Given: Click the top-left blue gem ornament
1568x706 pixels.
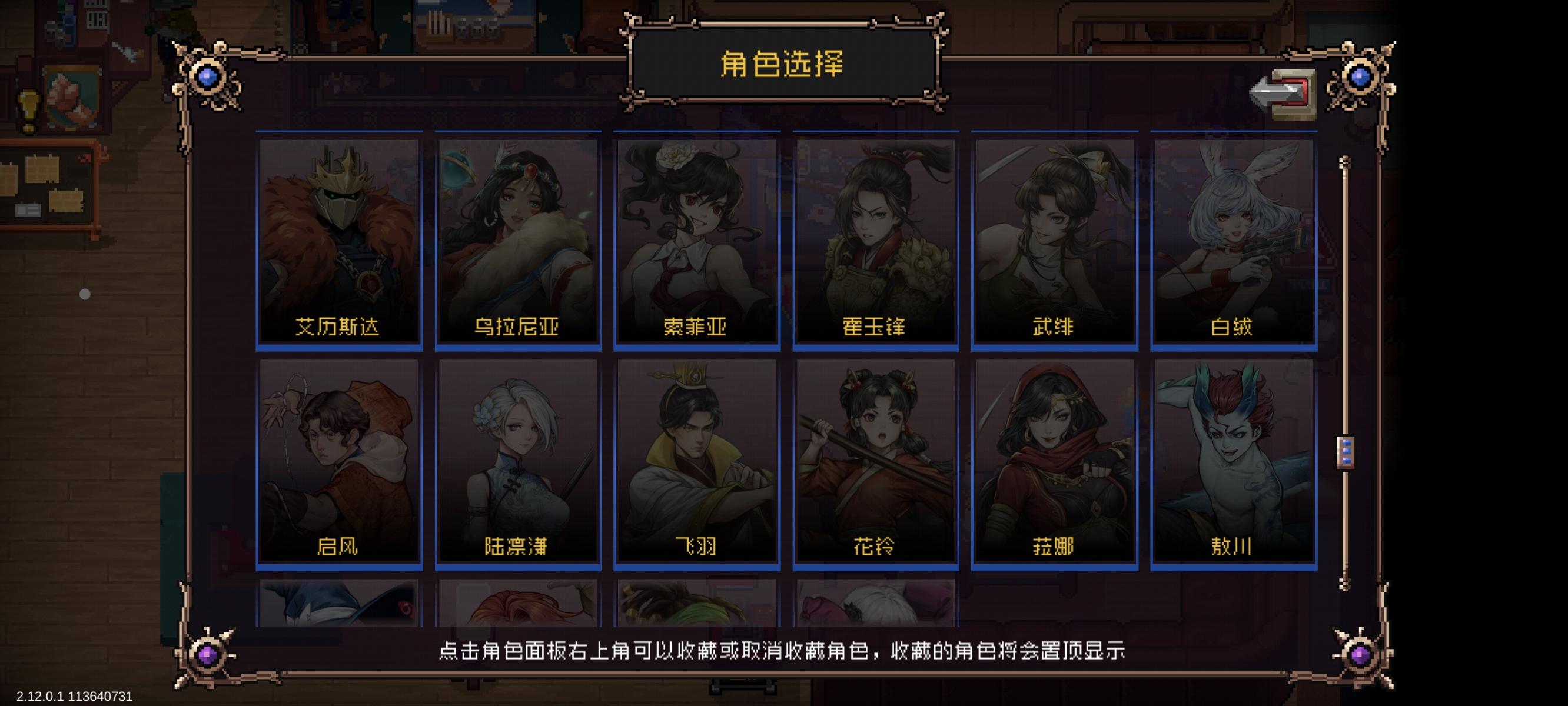Looking at the screenshot, I should (x=207, y=77).
